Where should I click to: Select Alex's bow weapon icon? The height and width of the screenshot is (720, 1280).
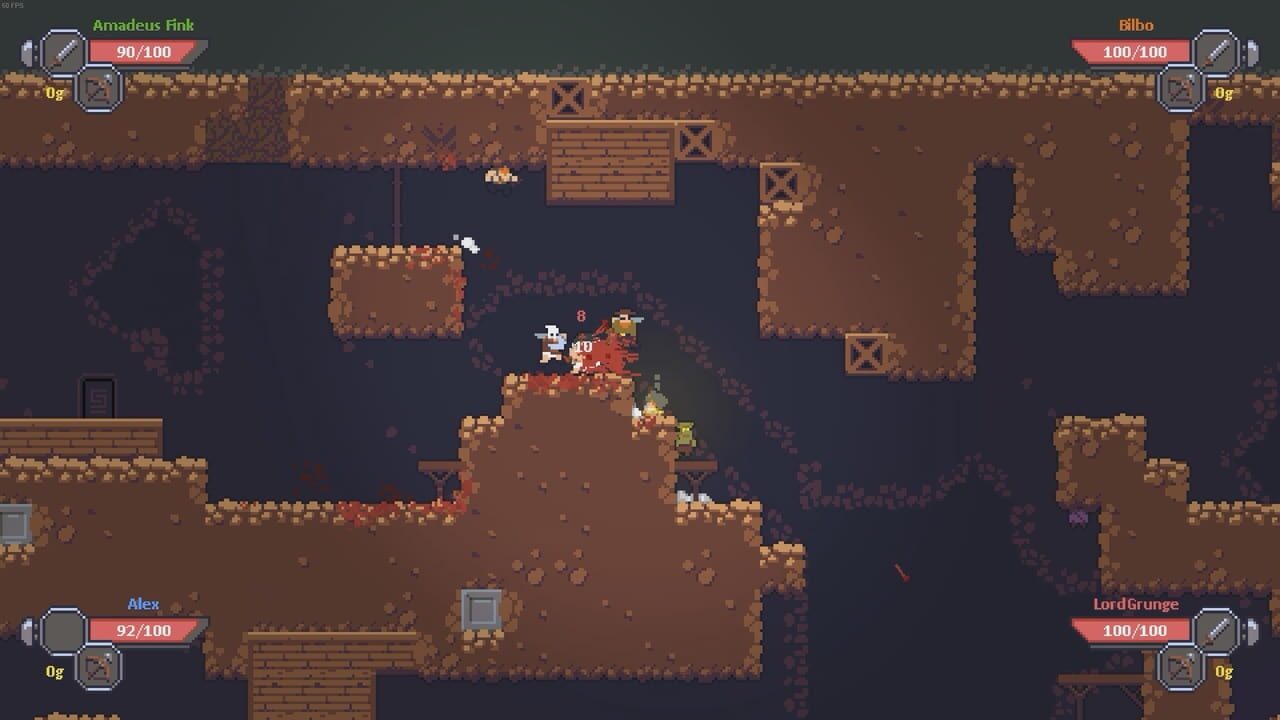click(x=97, y=669)
